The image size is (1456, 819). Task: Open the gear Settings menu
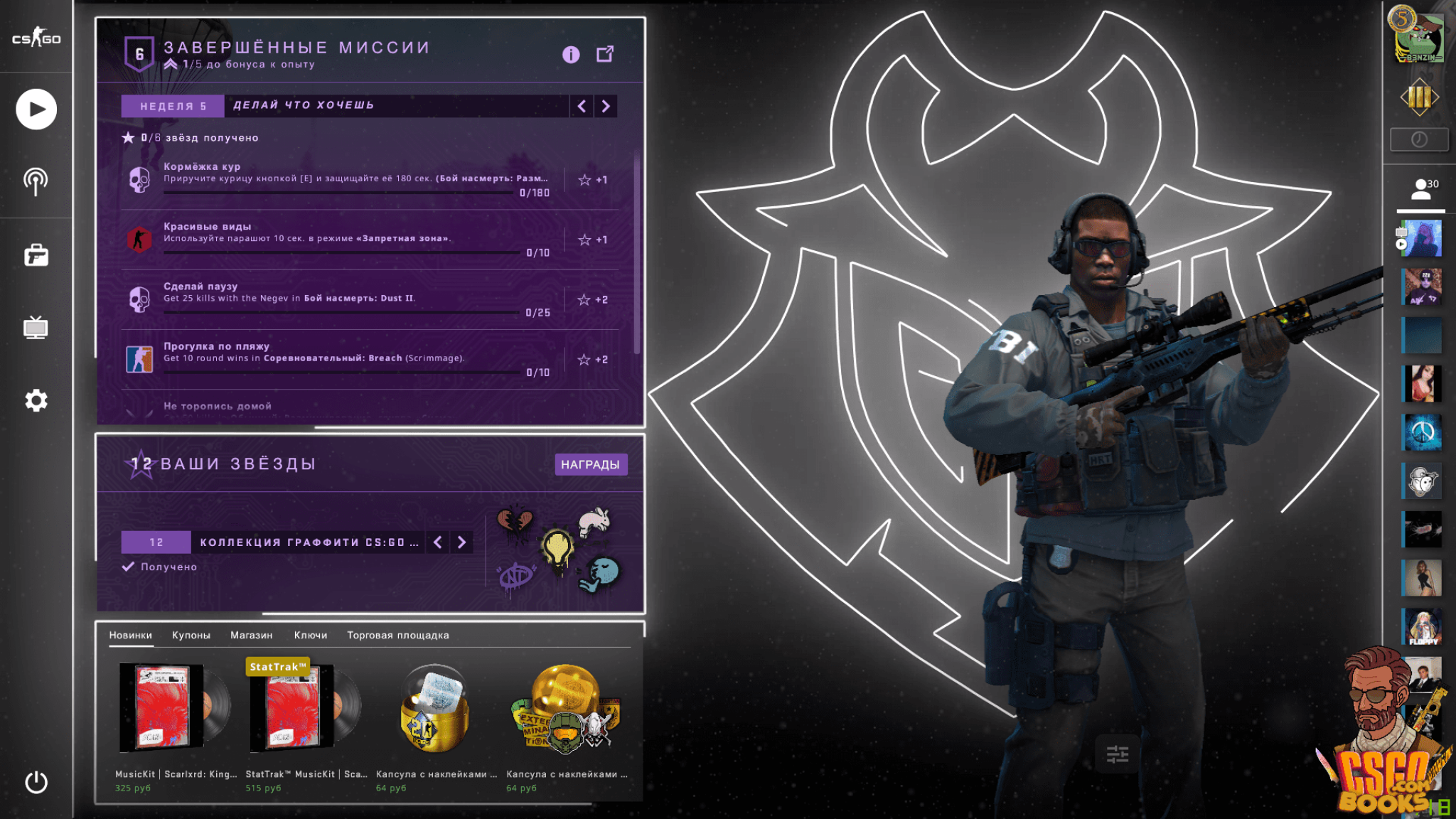[x=36, y=400]
